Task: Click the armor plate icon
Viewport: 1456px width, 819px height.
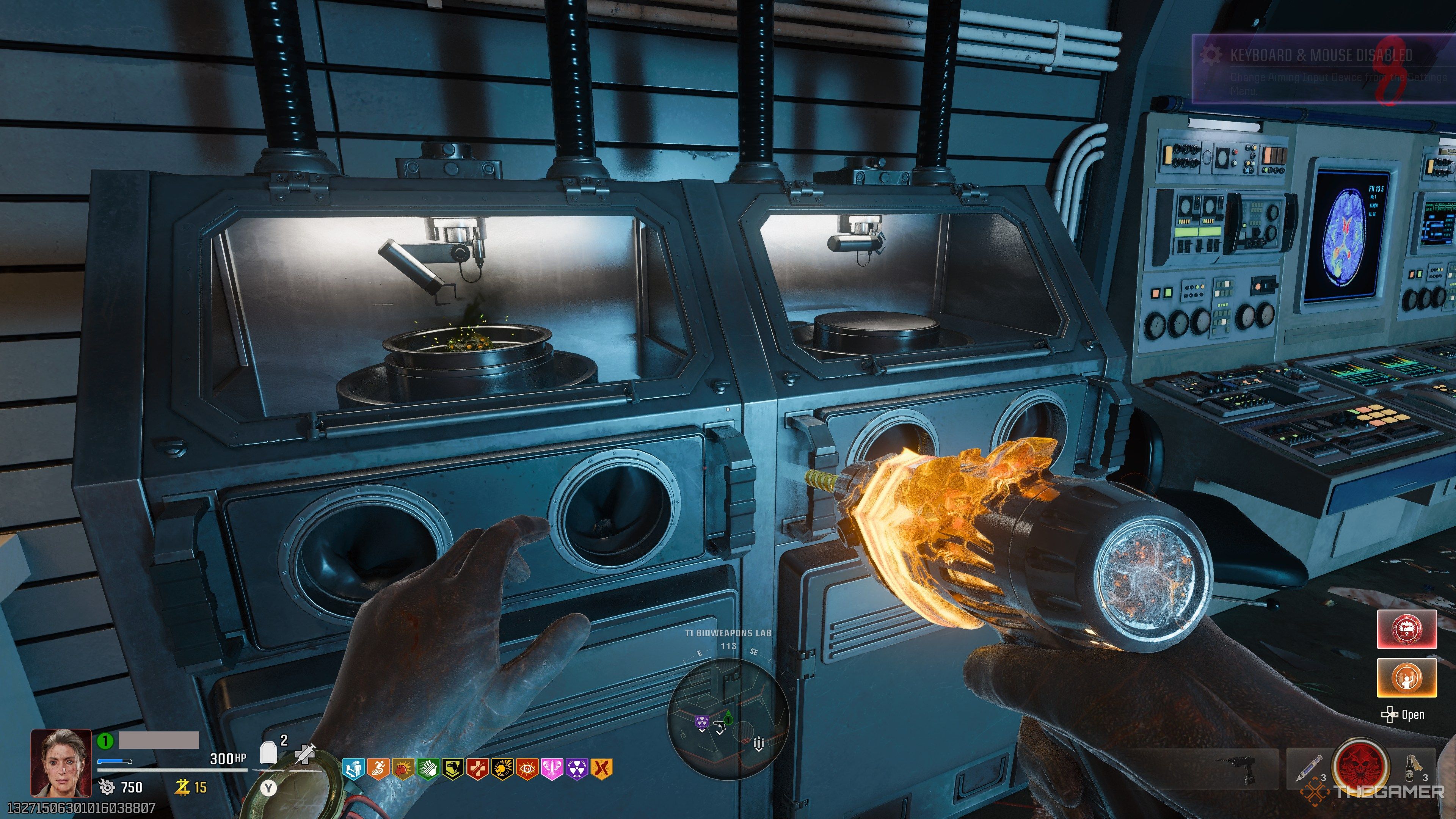Action: [268, 753]
